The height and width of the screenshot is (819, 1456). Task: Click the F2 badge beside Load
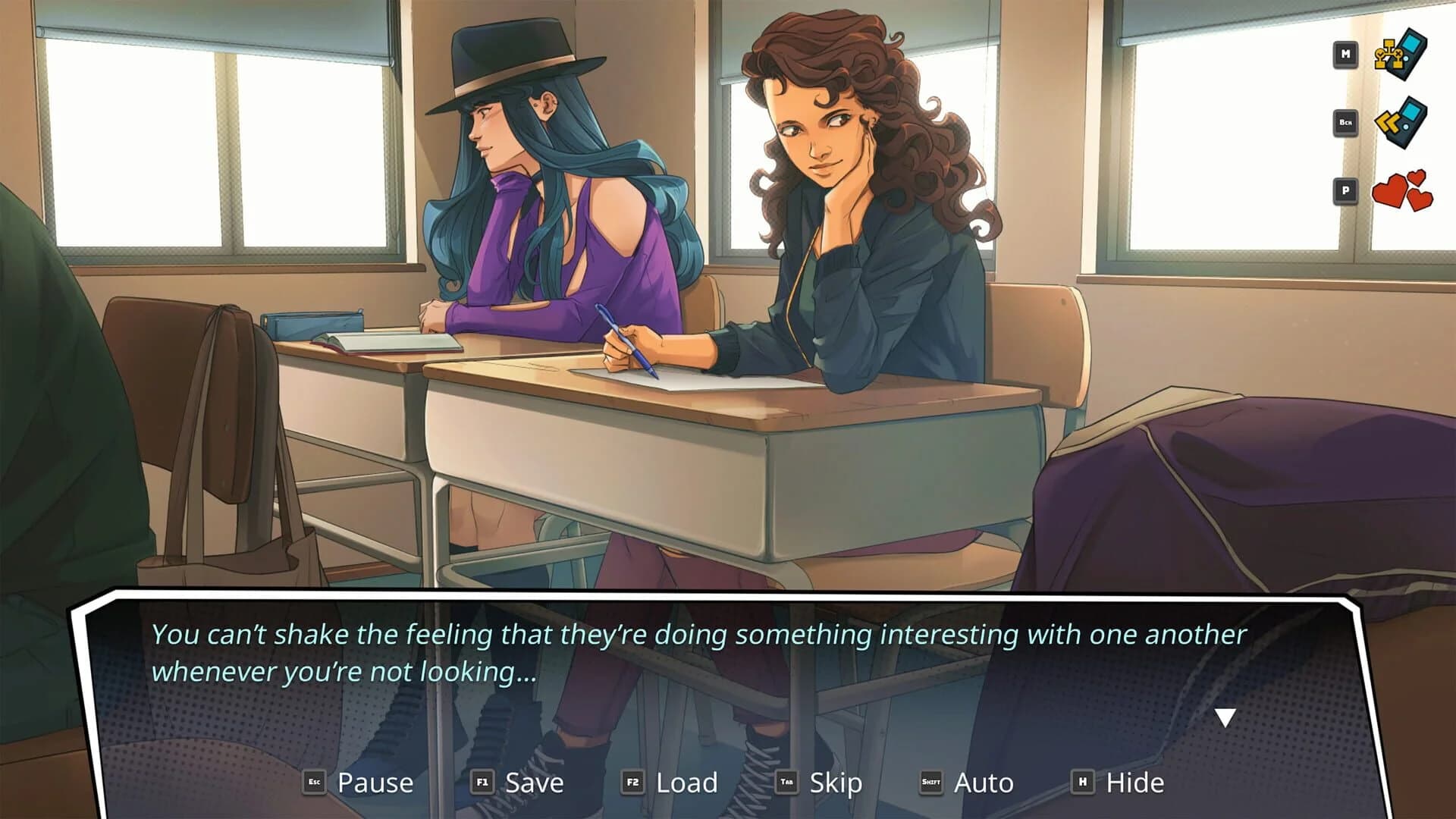(634, 783)
